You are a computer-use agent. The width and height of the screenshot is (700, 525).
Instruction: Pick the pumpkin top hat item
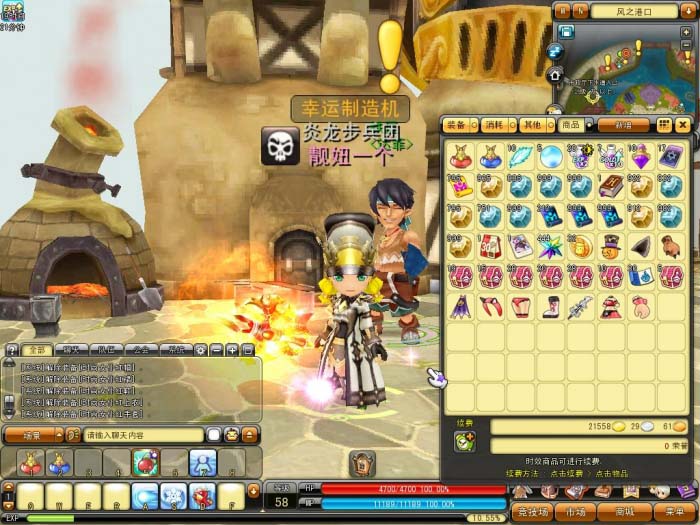pyautogui.click(x=611, y=246)
